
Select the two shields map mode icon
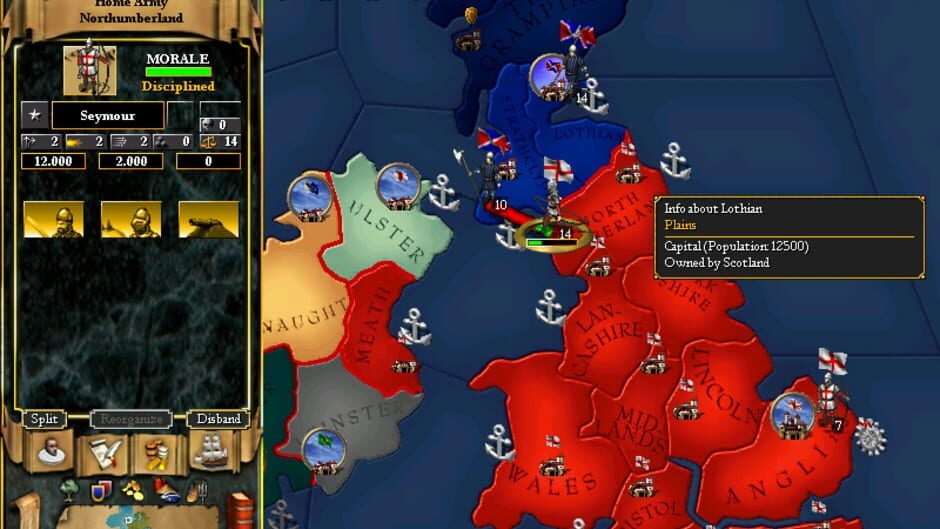pyautogui.click(x=101, y=491)
